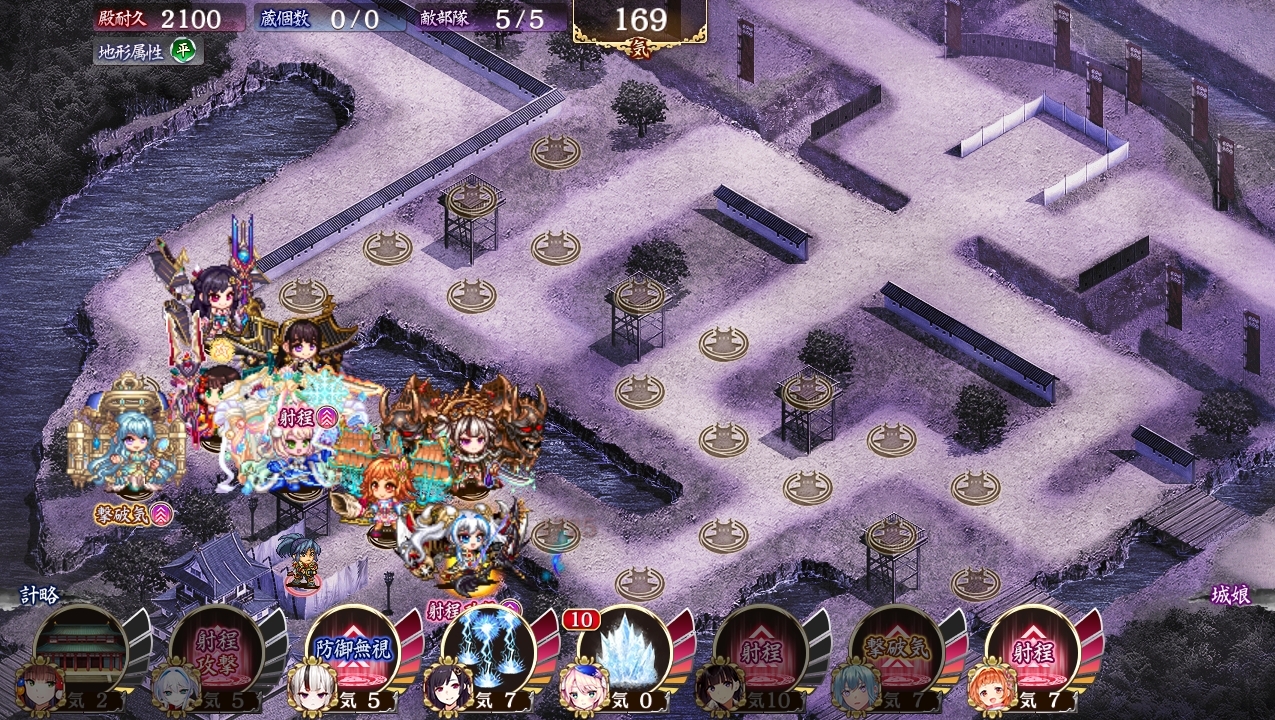Image resolution: width=1275 pixels, height=720 pixels.
Task: Activate the castle building stratagem costing 2
Action: coord(80,648)
